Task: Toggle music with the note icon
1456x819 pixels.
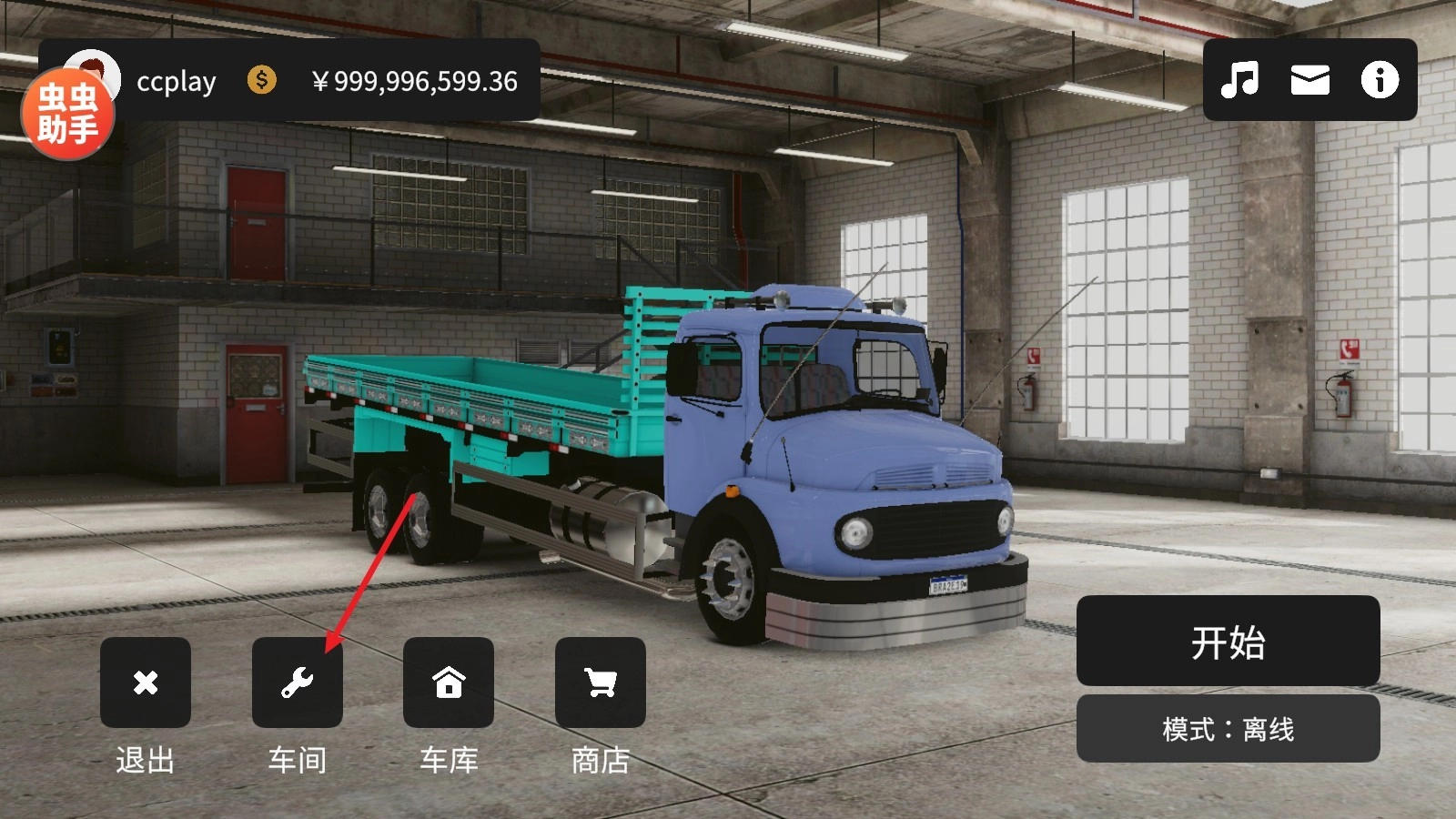Action: (x=1239, y=80)
